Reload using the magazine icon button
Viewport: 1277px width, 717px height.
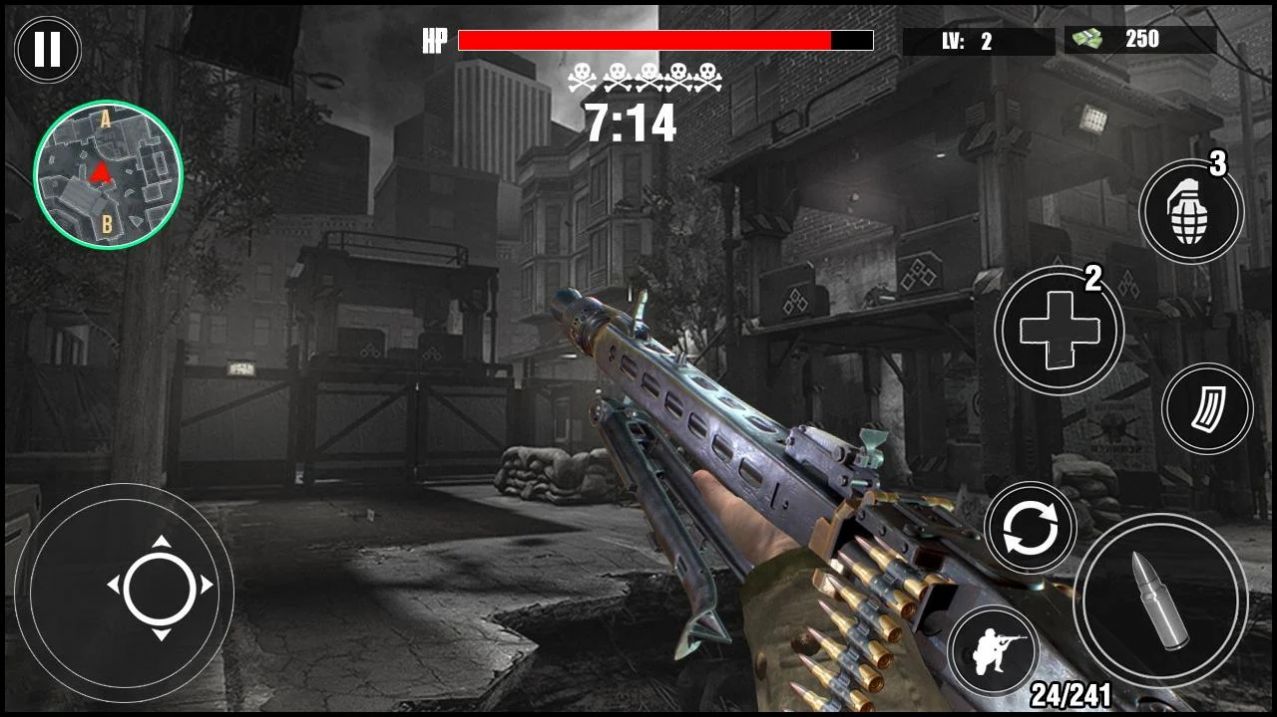1207,408
